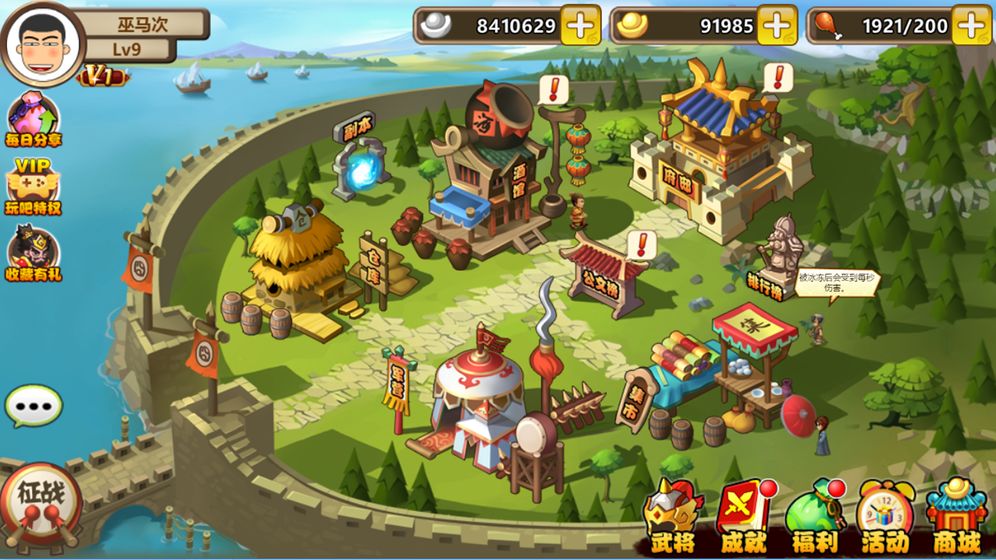
Task: Open the 收藏有礼 collection gift icon
Action: (33, 253)
